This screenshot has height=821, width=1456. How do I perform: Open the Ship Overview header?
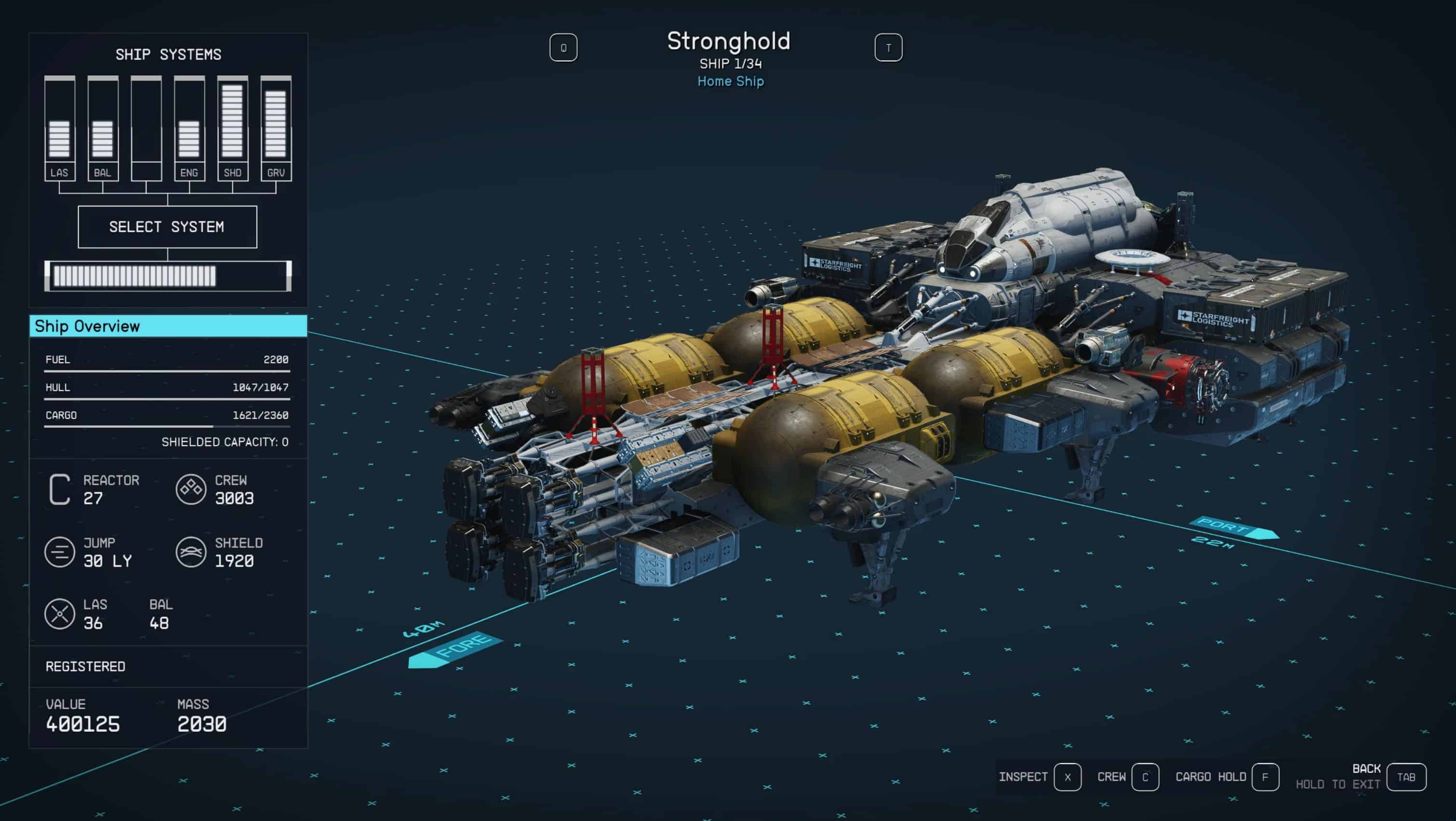pyautogui.click(x=168, y=326)
